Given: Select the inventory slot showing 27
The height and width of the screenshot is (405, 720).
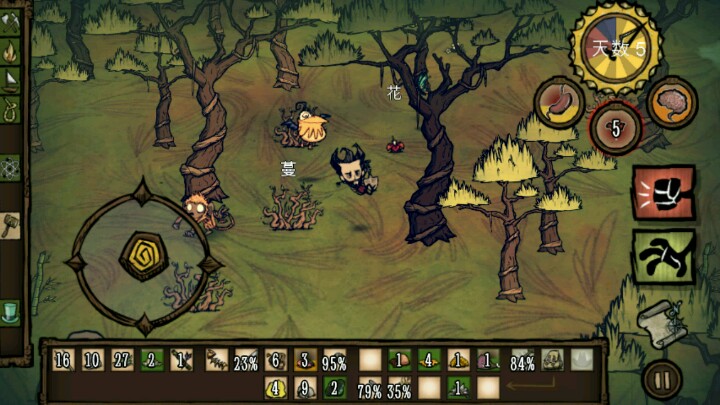Looking at the screenshot, I should coord(121,361).
